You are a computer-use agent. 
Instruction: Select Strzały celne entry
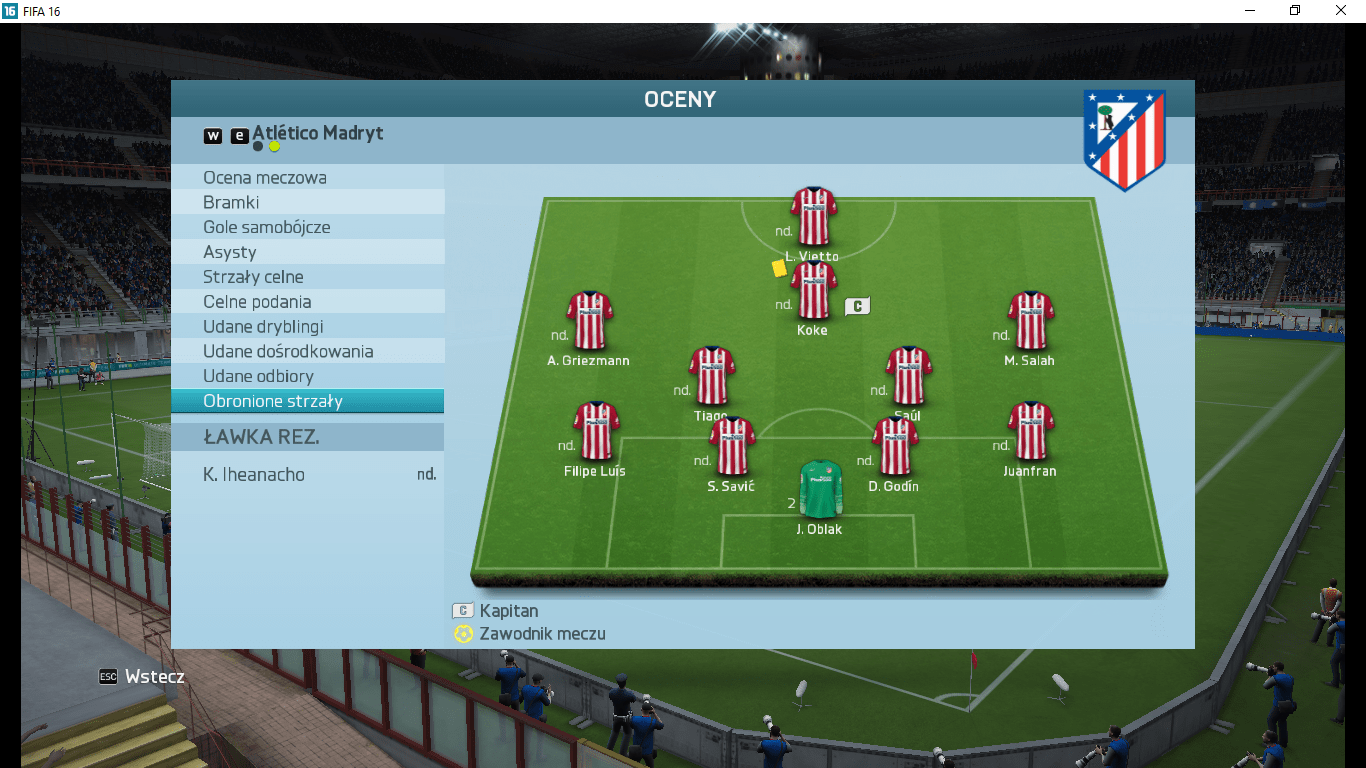pyautogui.click(x=307, y=277)
